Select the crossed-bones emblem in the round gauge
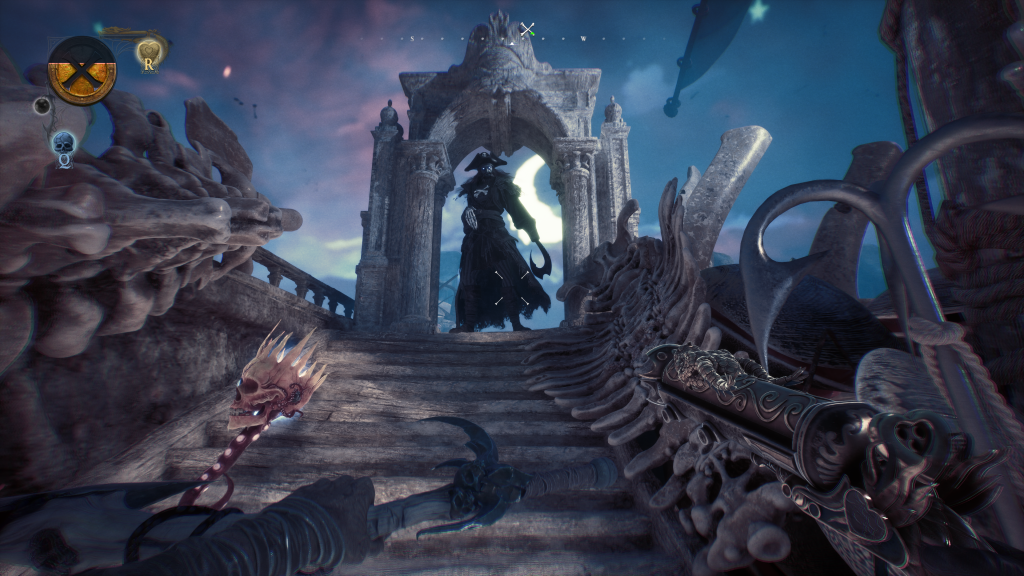This screenshot has width=1024, height=576. 82,70
